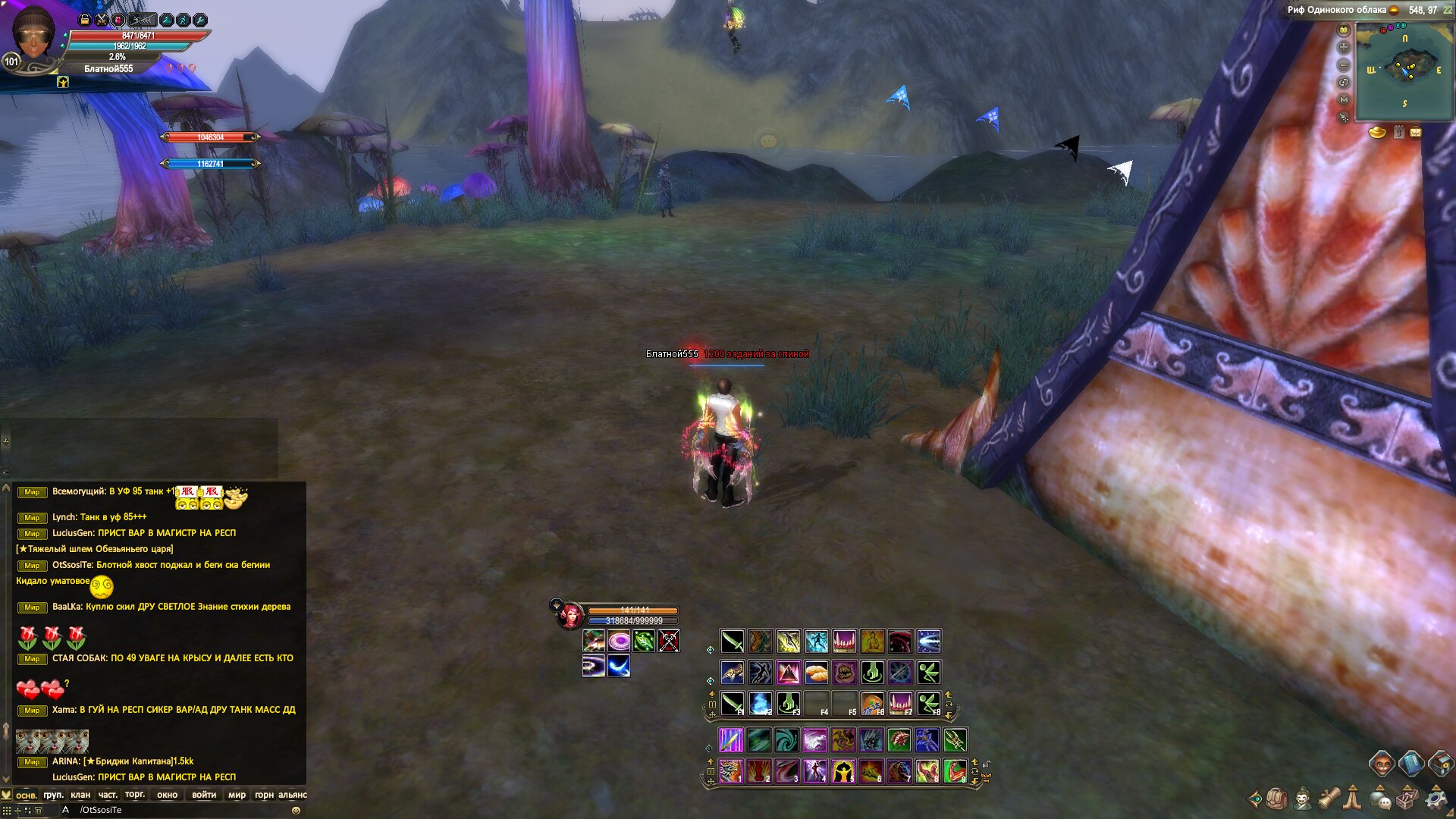The image size is (1456, 819).
Task: Activate the meditating golden figure skill
Action: [x=872, y=642]
